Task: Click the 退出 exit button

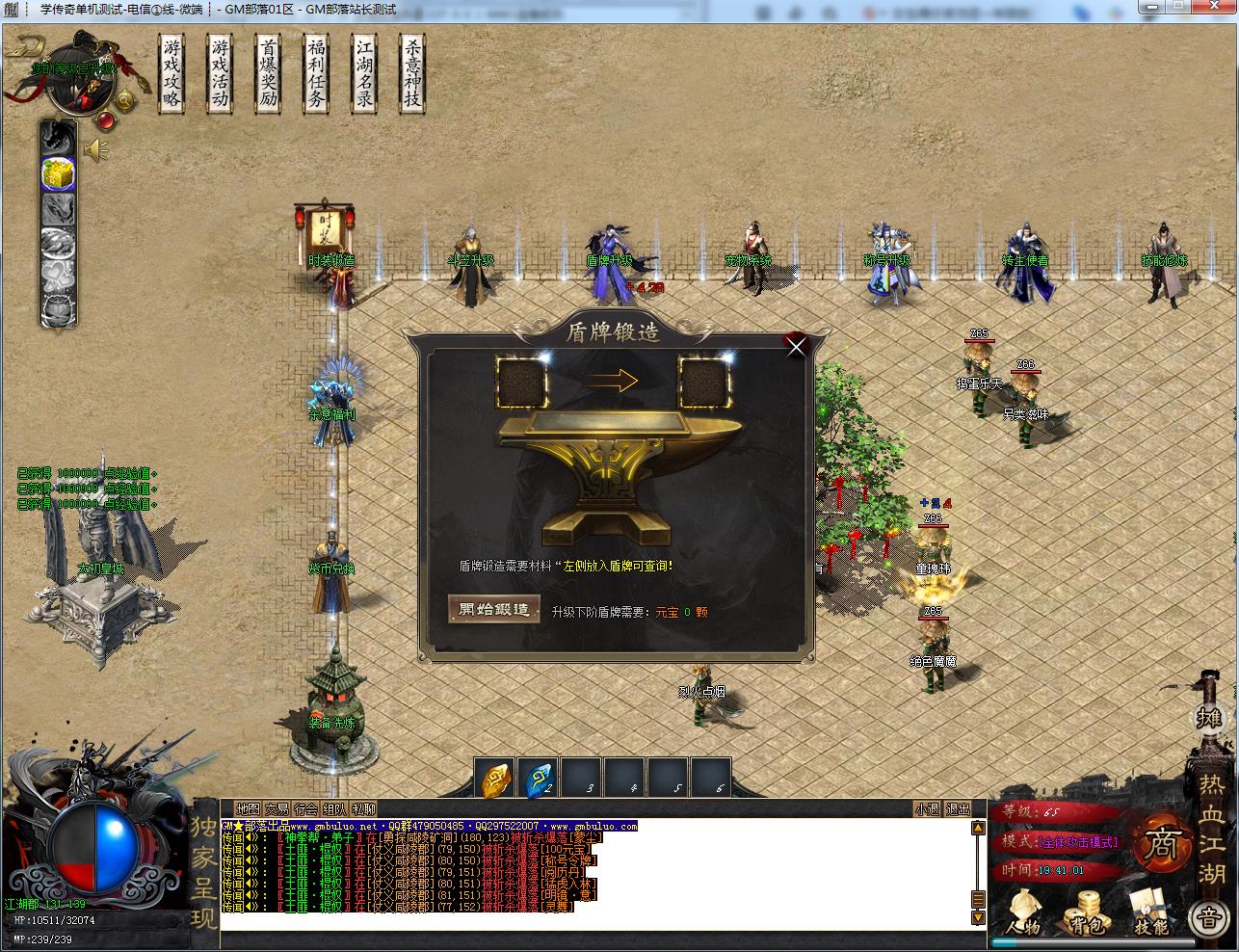Action: [958, 809]
